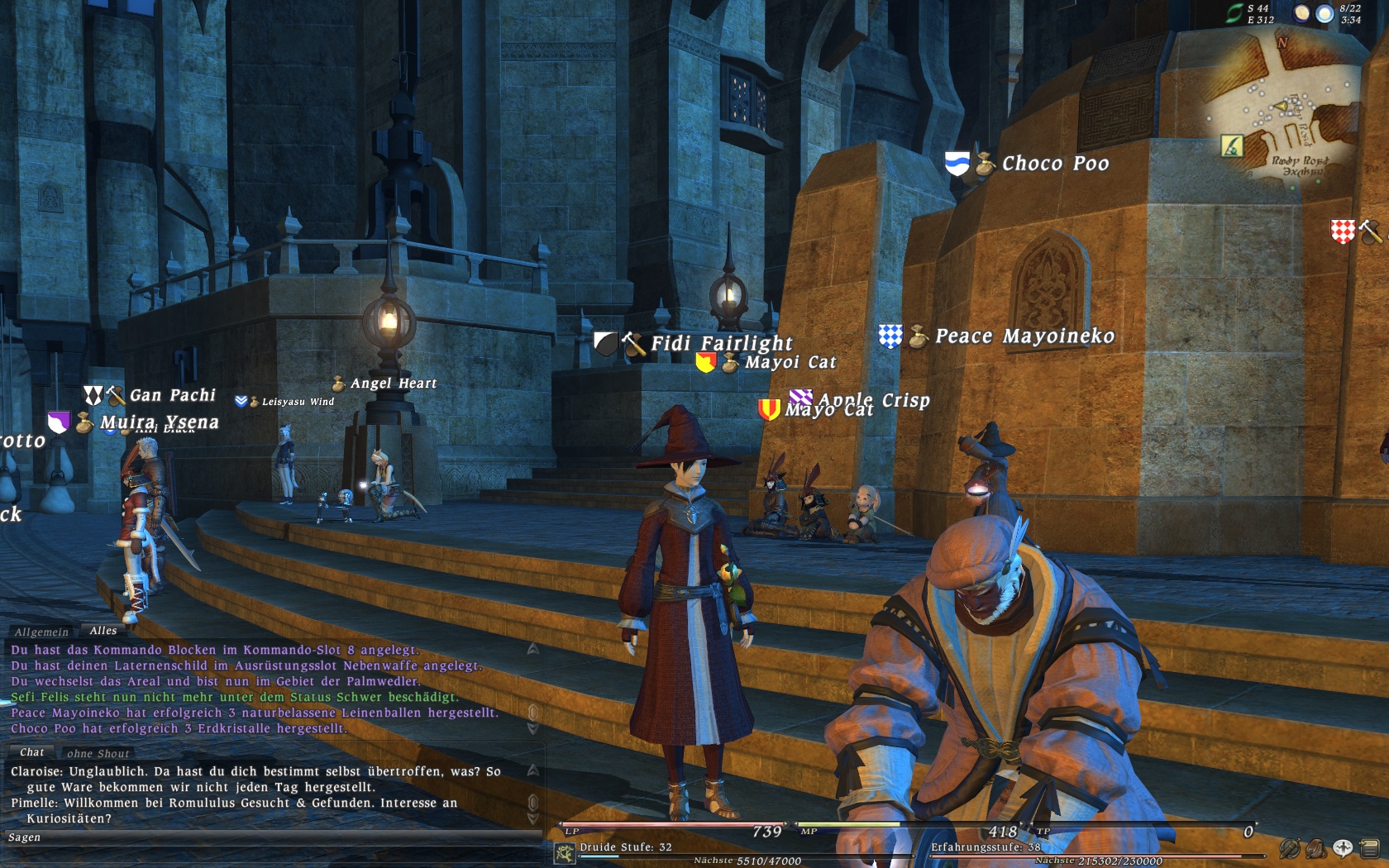Toggle the sheathed sword icon
This screenshot has height=868, width=1389.
[x=1290, y=848]
